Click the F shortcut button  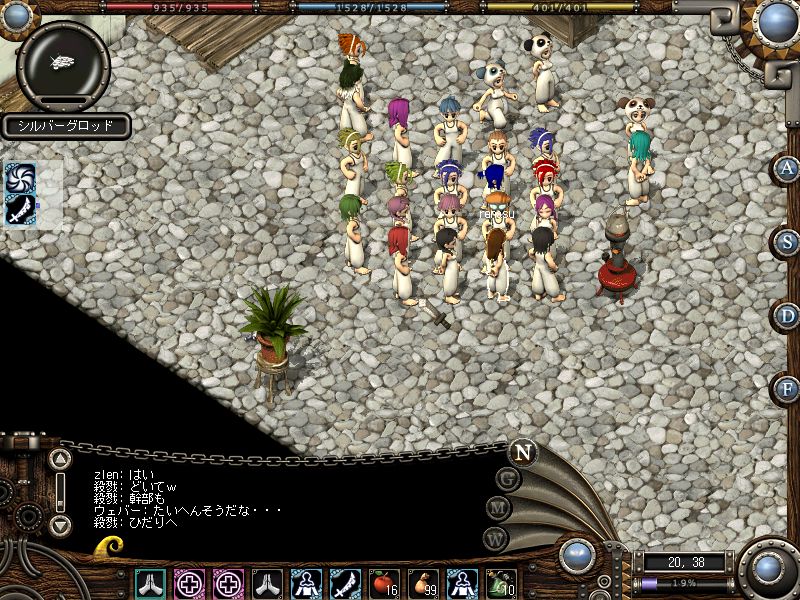click(788, 388)
